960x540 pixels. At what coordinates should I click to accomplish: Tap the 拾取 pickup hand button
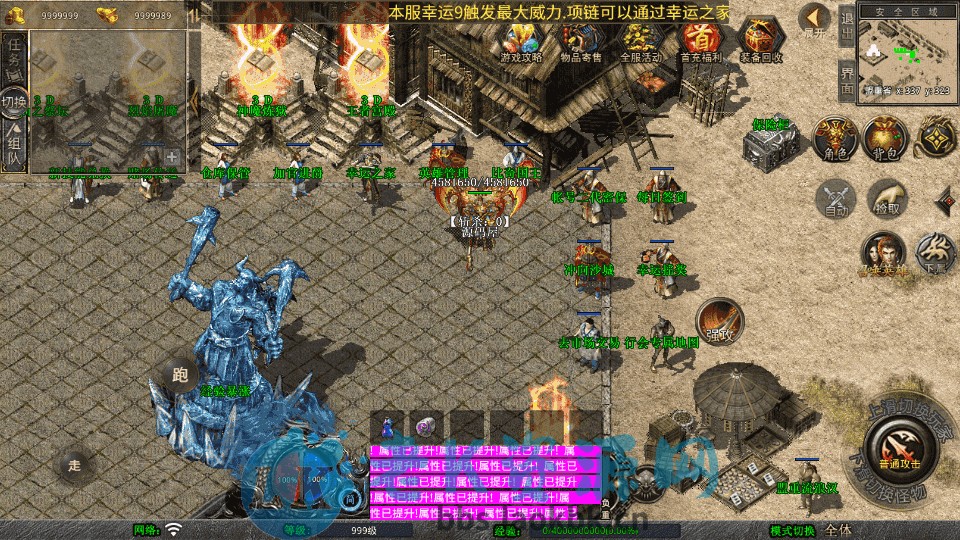(886, 198)
